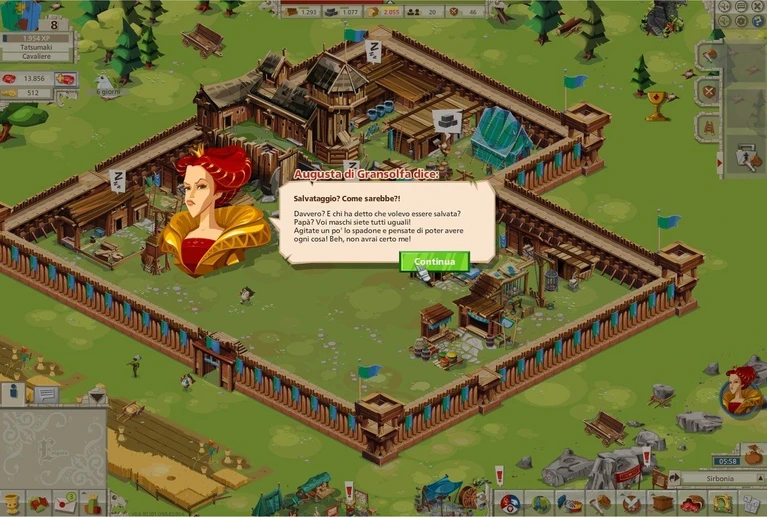Switch to the chat speech bubble tab
This screenshot has height=517, width=767.
46,394
